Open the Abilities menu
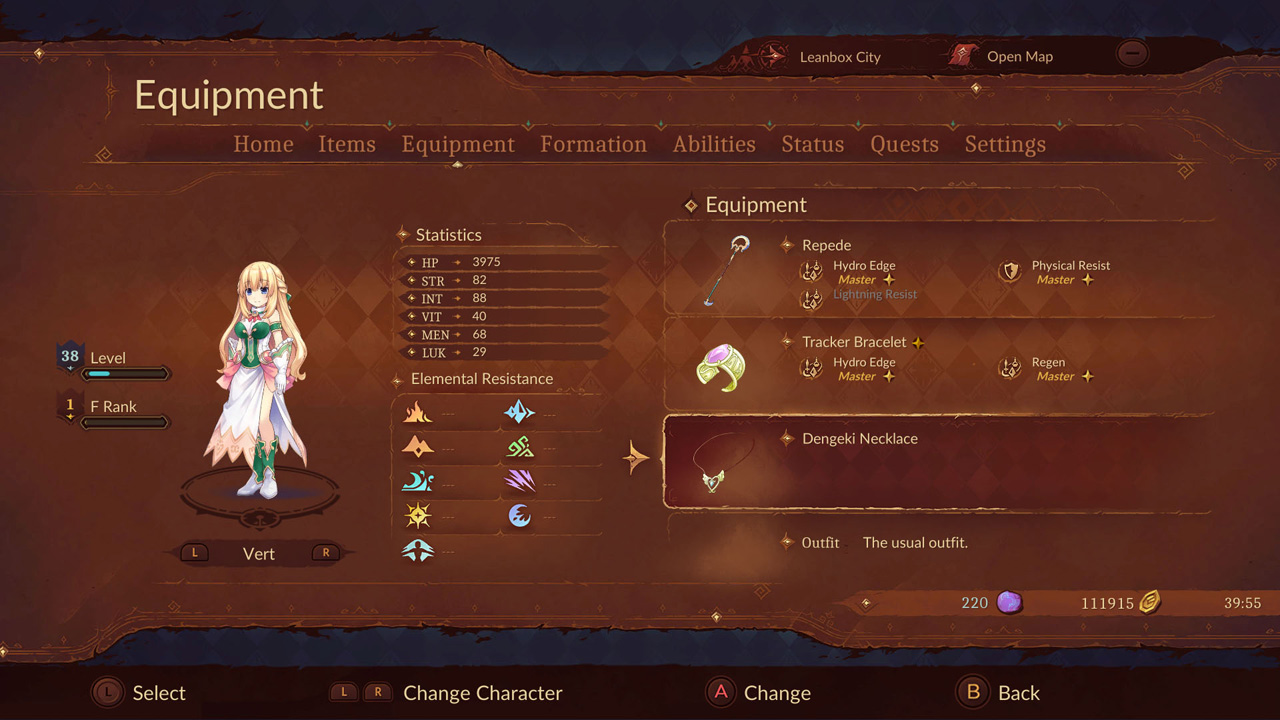Image resolution: width=1280 pixels, height=720 pixels. tap(714, 144)
